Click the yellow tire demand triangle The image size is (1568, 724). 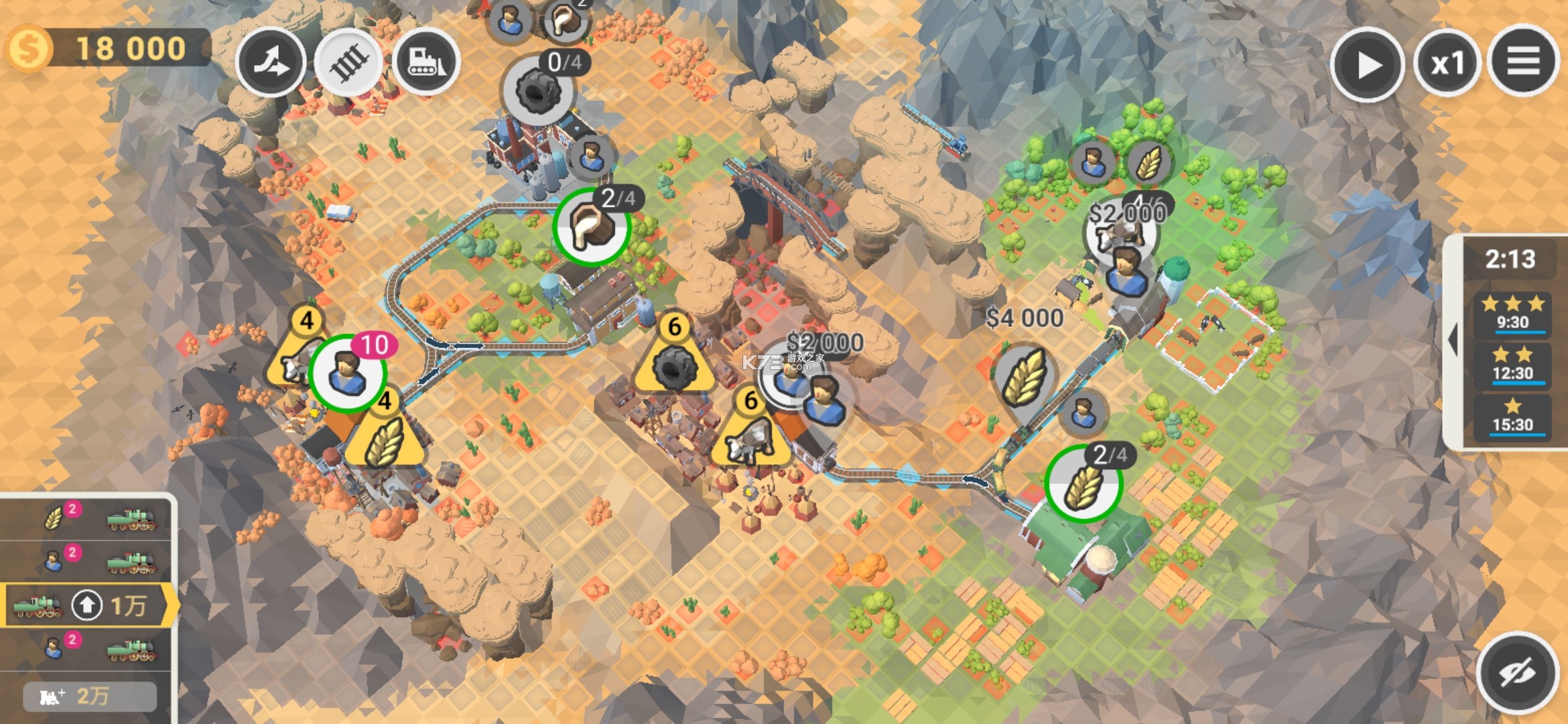coord(675,360)
